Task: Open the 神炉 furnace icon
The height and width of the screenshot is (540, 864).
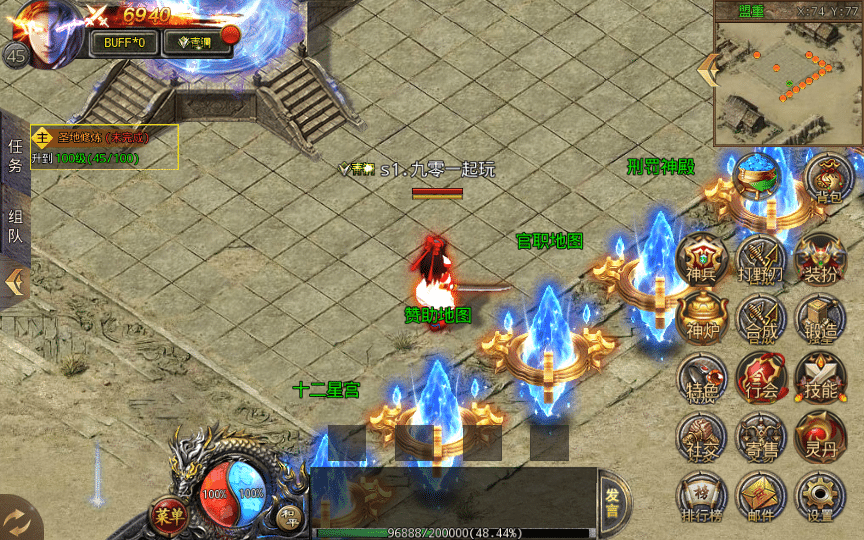Action: pos(701,317)
